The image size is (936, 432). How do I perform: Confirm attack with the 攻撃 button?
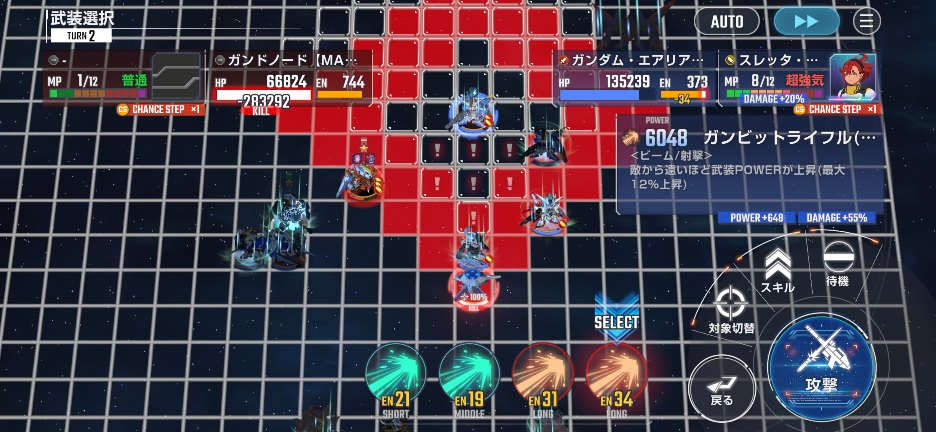coord(821,366)
